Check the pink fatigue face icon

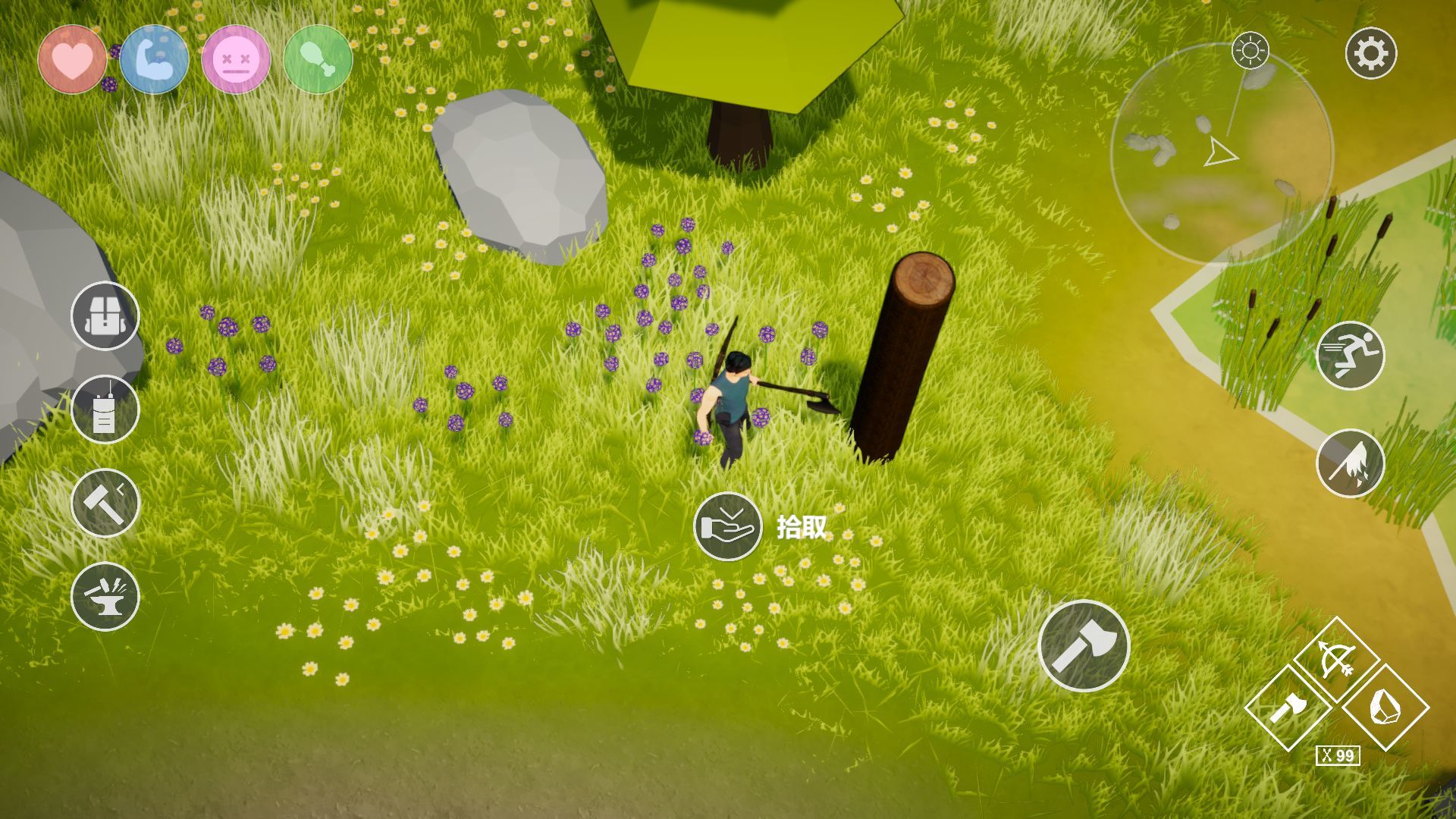click(236, 59)
